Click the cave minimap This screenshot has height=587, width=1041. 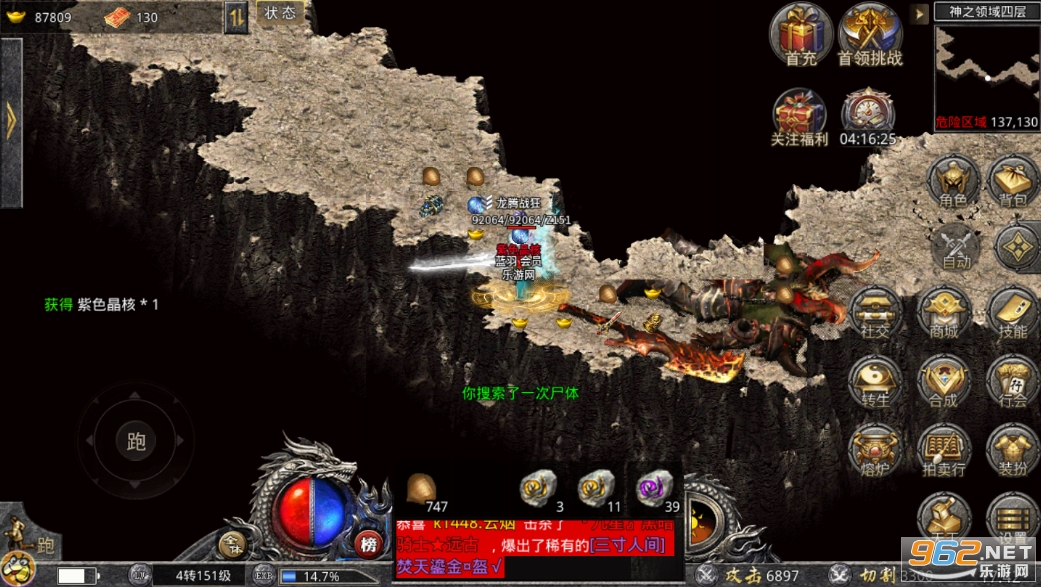coord(986,68)
